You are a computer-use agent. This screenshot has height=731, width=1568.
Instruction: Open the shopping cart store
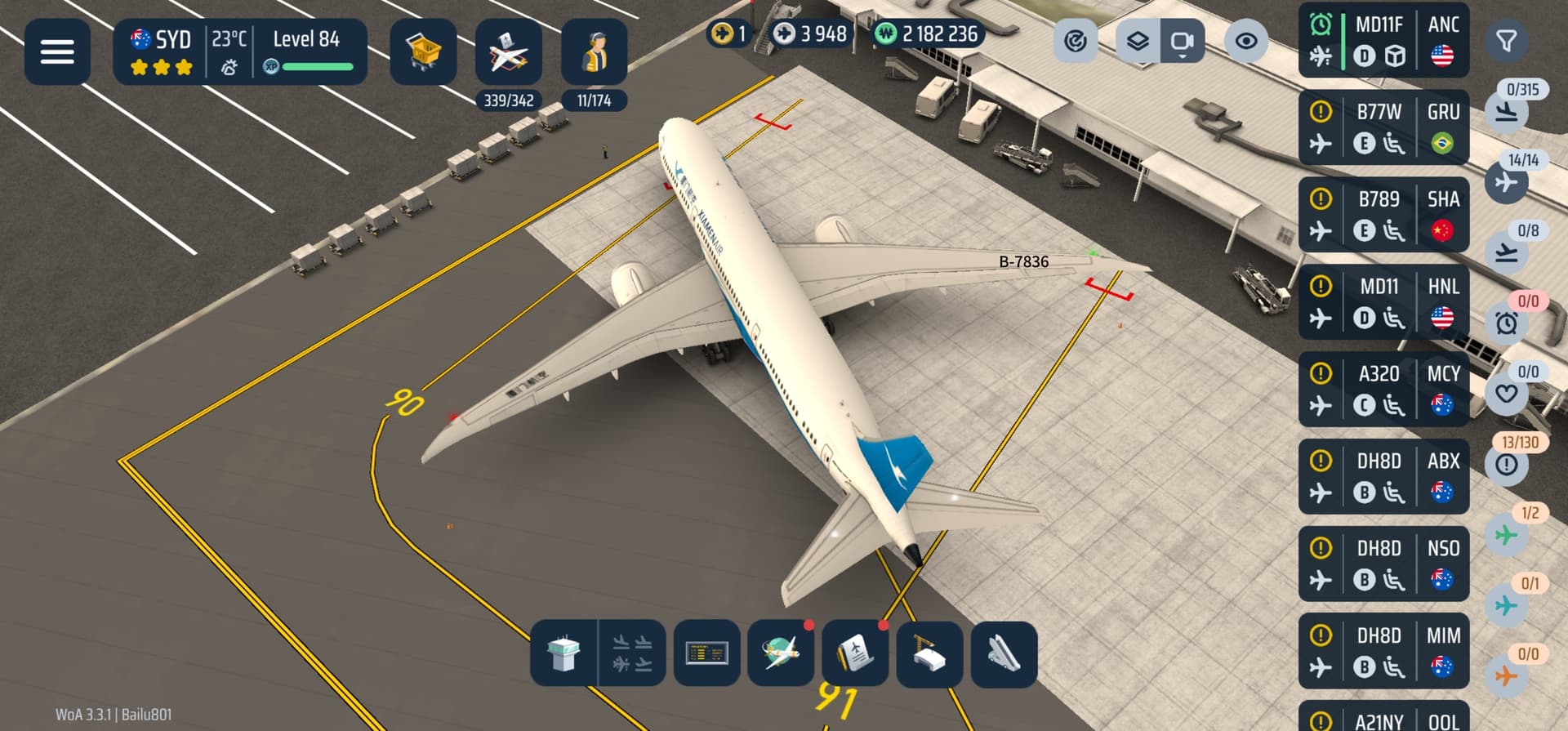[423, 51]
